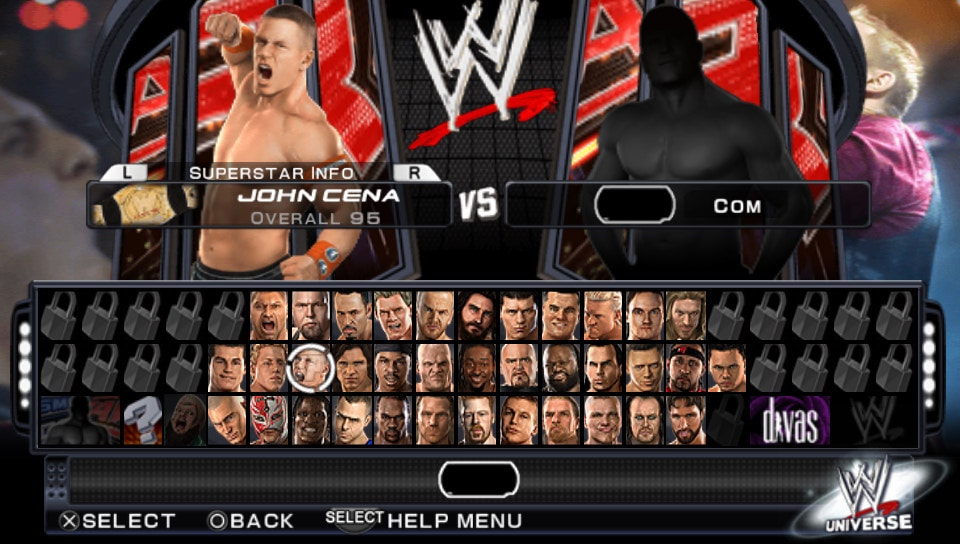The height and width of the screenshot is (544, 960).
Task: Select the Rey Mysterio masked portrait
Action: pos(269,420)
